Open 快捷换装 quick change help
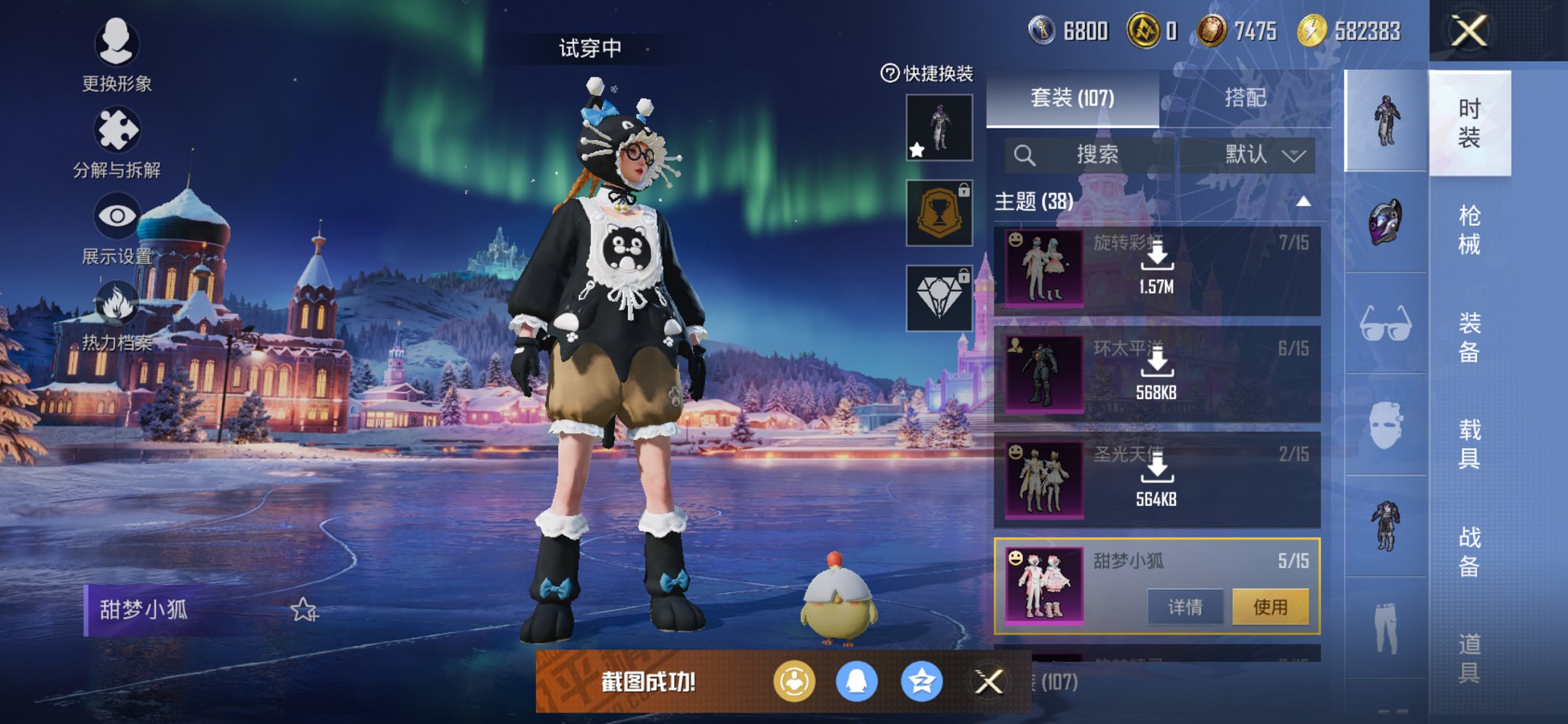 click(x=927, y=74)
